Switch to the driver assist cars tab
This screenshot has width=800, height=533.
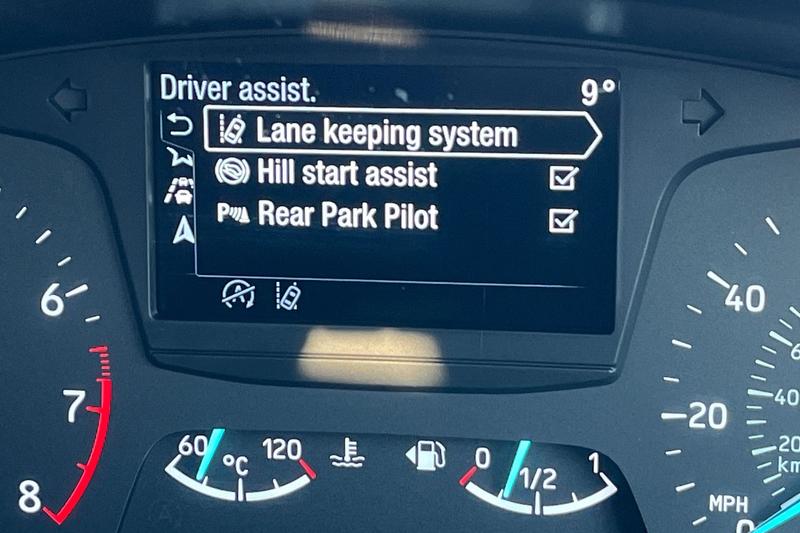point(181,192)
